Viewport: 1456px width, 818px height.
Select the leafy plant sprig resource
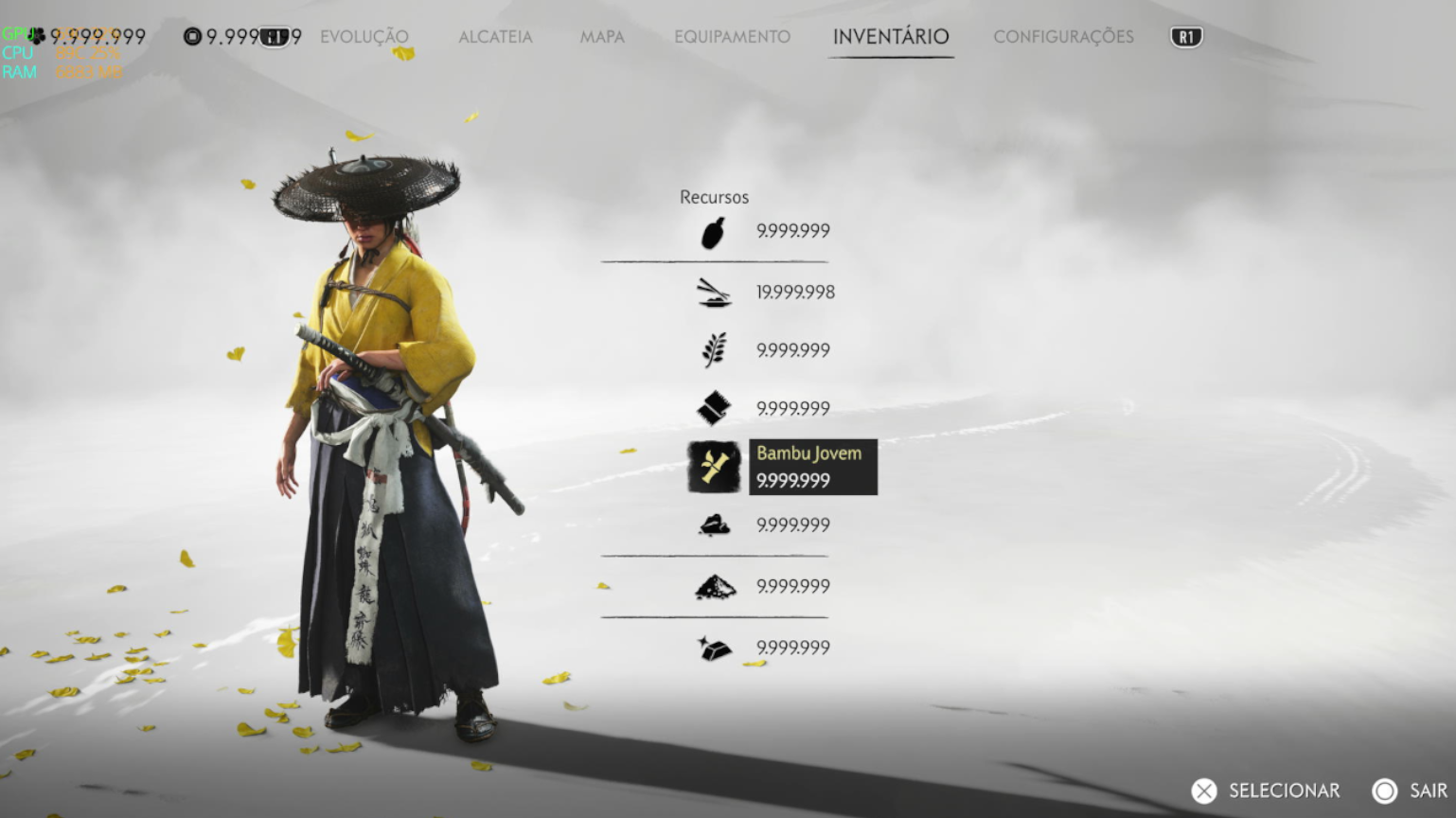[x=714, y=350]
